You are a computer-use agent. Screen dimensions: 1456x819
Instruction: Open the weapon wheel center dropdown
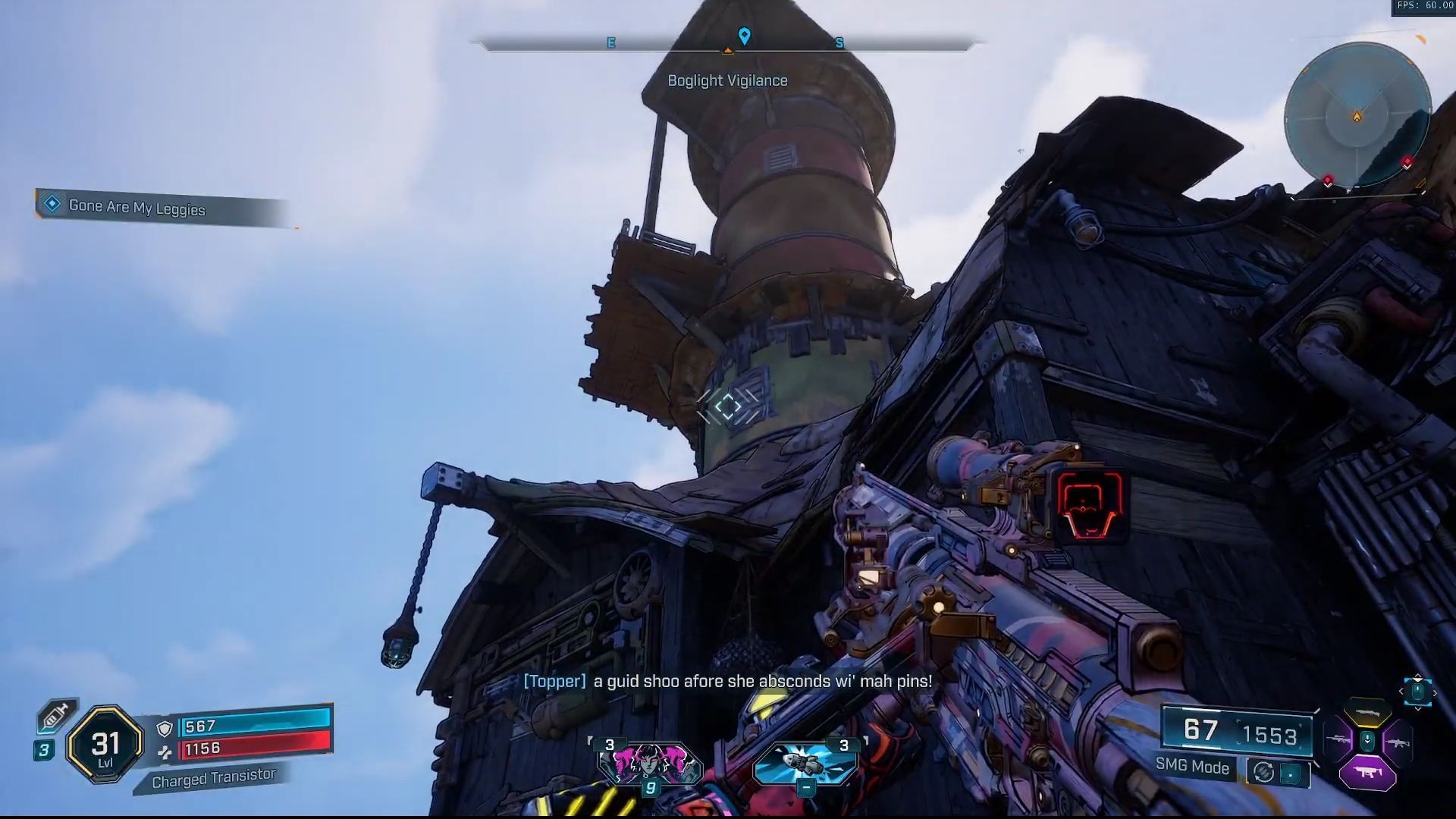[x=1367, y=739]
